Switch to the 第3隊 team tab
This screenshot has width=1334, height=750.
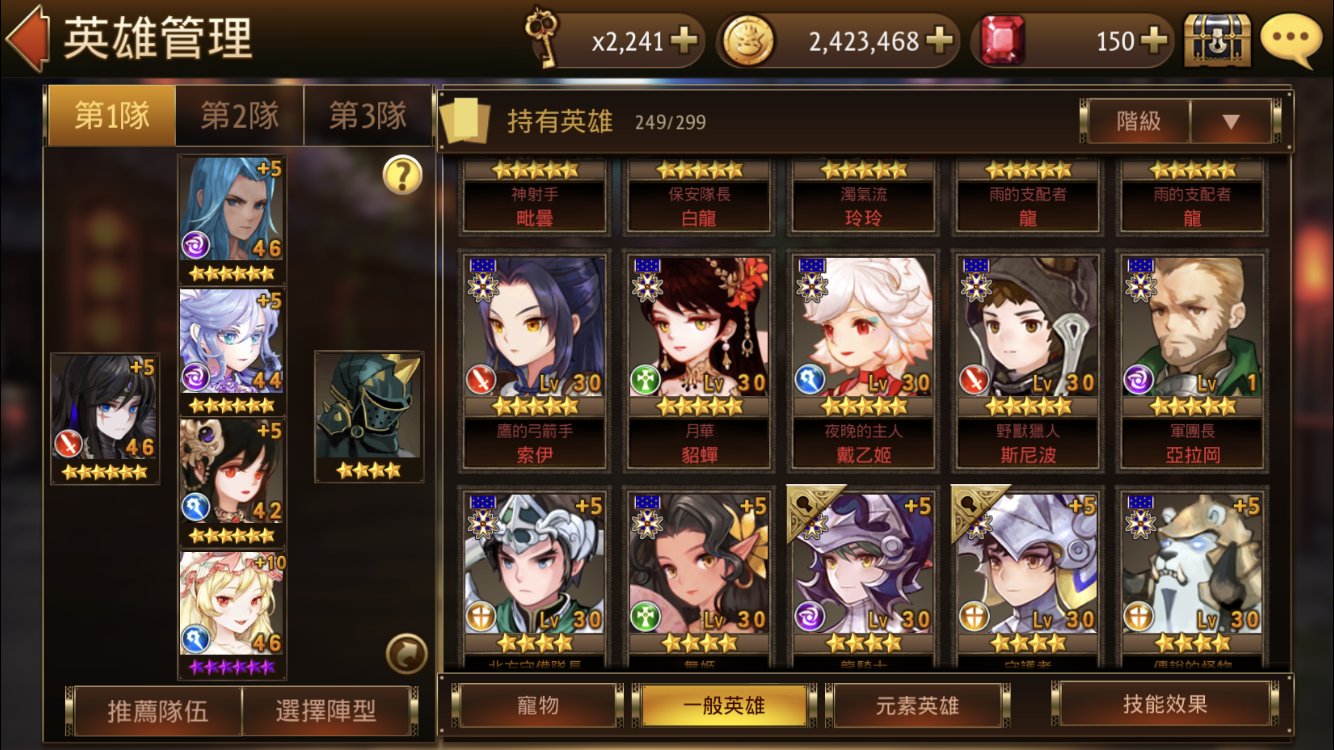pyautogui.click(x=368, y=116)
